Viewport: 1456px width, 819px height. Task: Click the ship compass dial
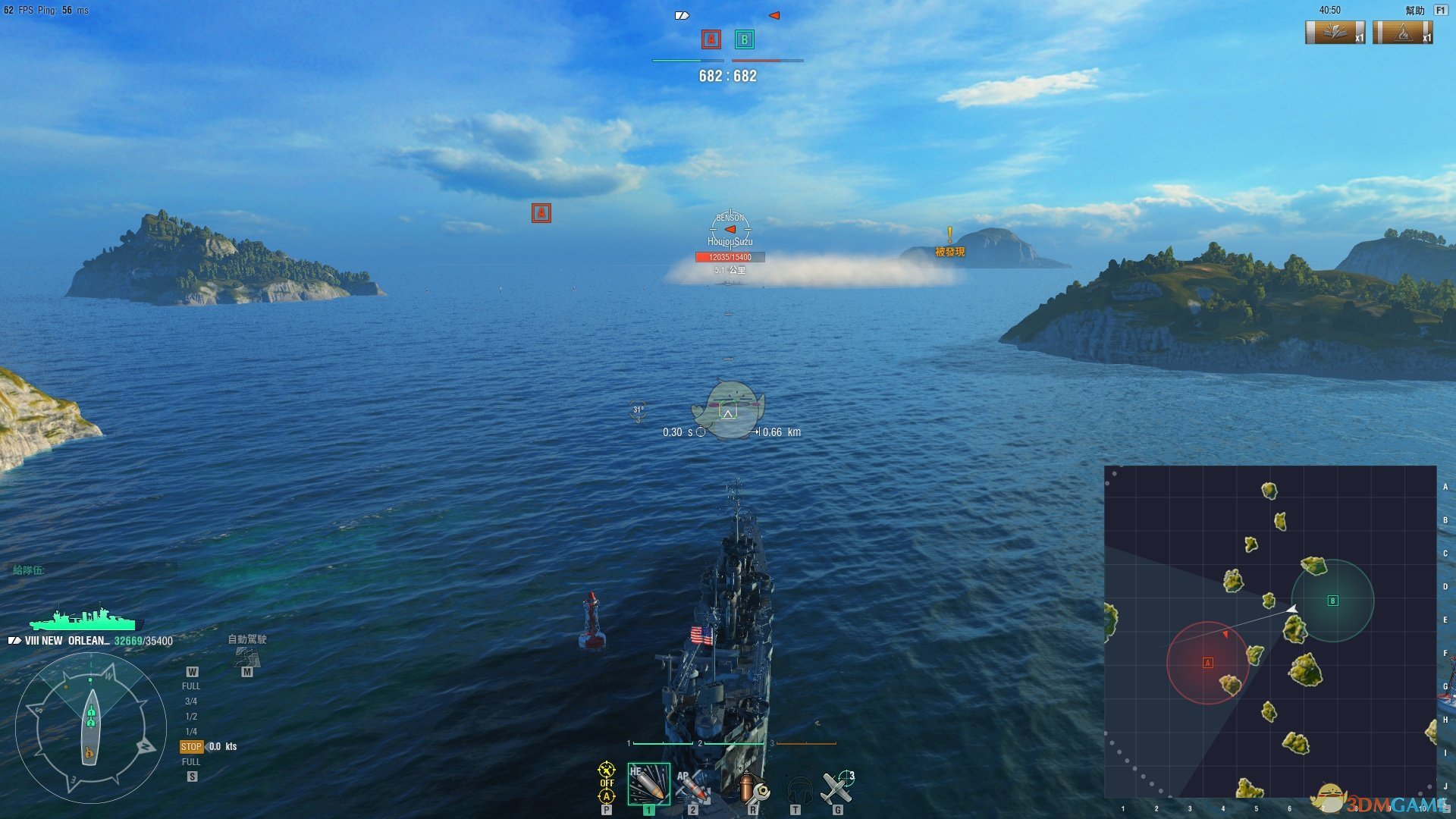tap(90, 727)
